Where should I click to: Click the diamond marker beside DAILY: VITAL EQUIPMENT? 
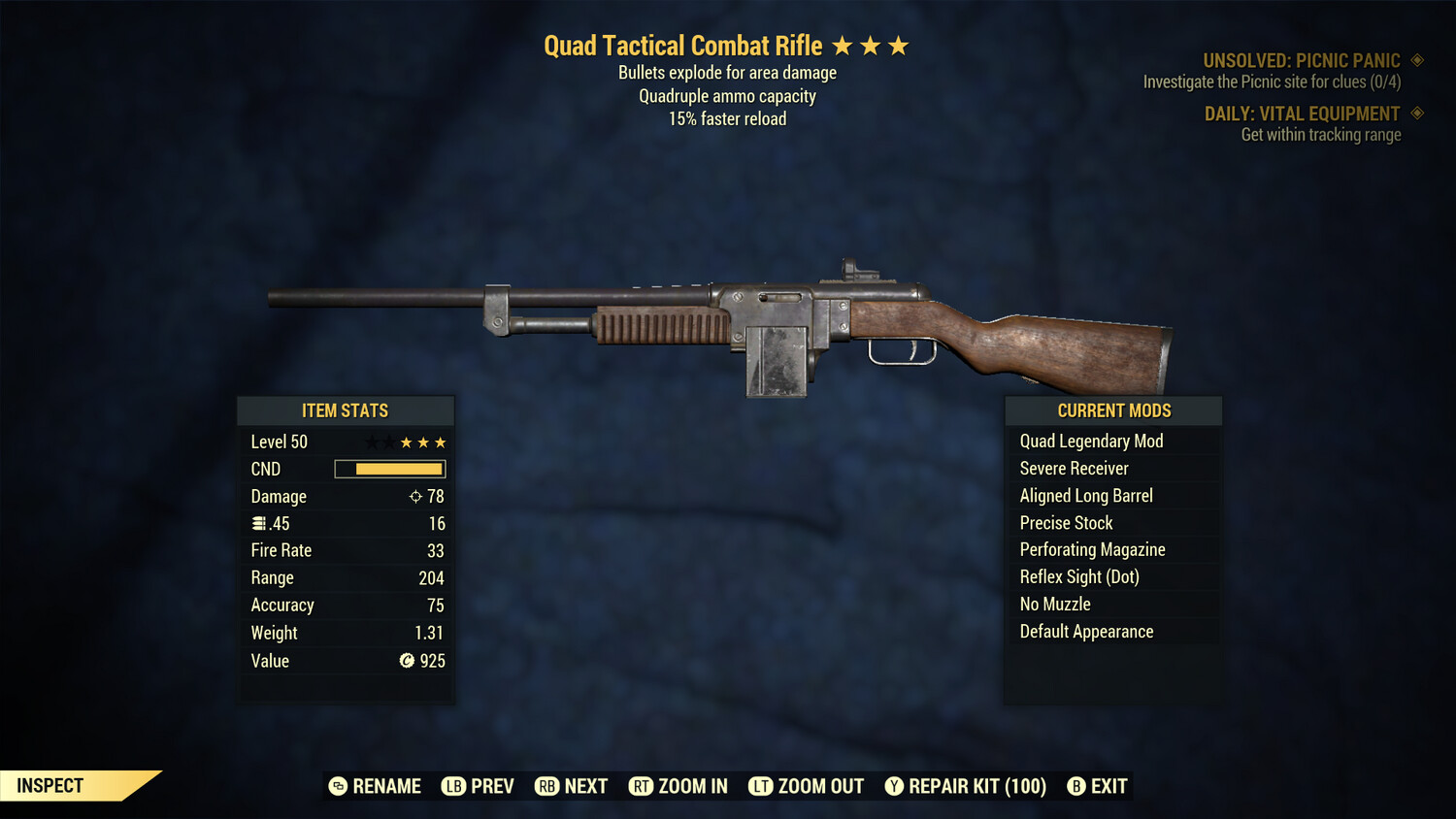(x=1415, y=114)
